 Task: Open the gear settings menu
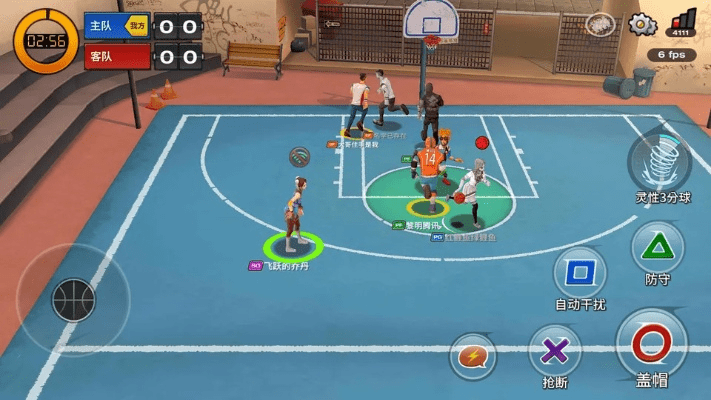[x=641, y=24]
